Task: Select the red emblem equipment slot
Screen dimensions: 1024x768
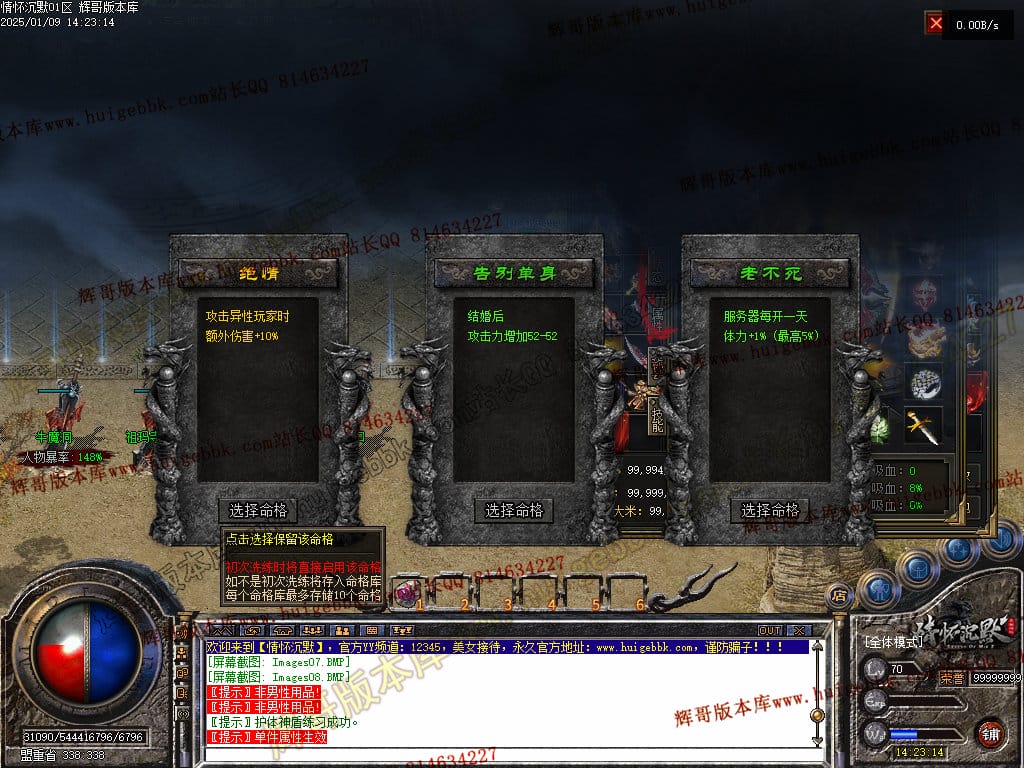Action: point(926,295)
